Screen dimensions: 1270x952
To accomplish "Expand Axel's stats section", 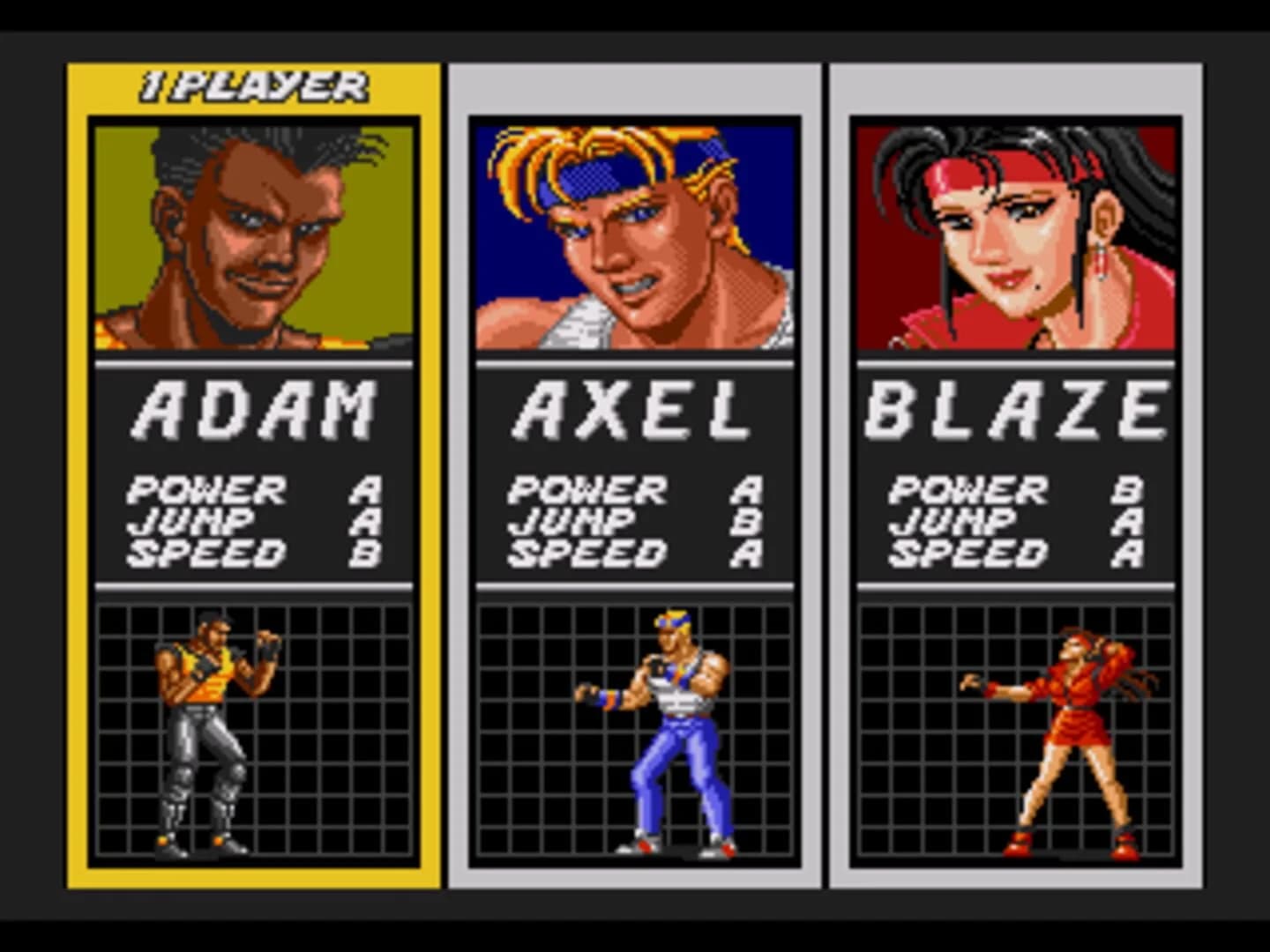I will point(630,520).
